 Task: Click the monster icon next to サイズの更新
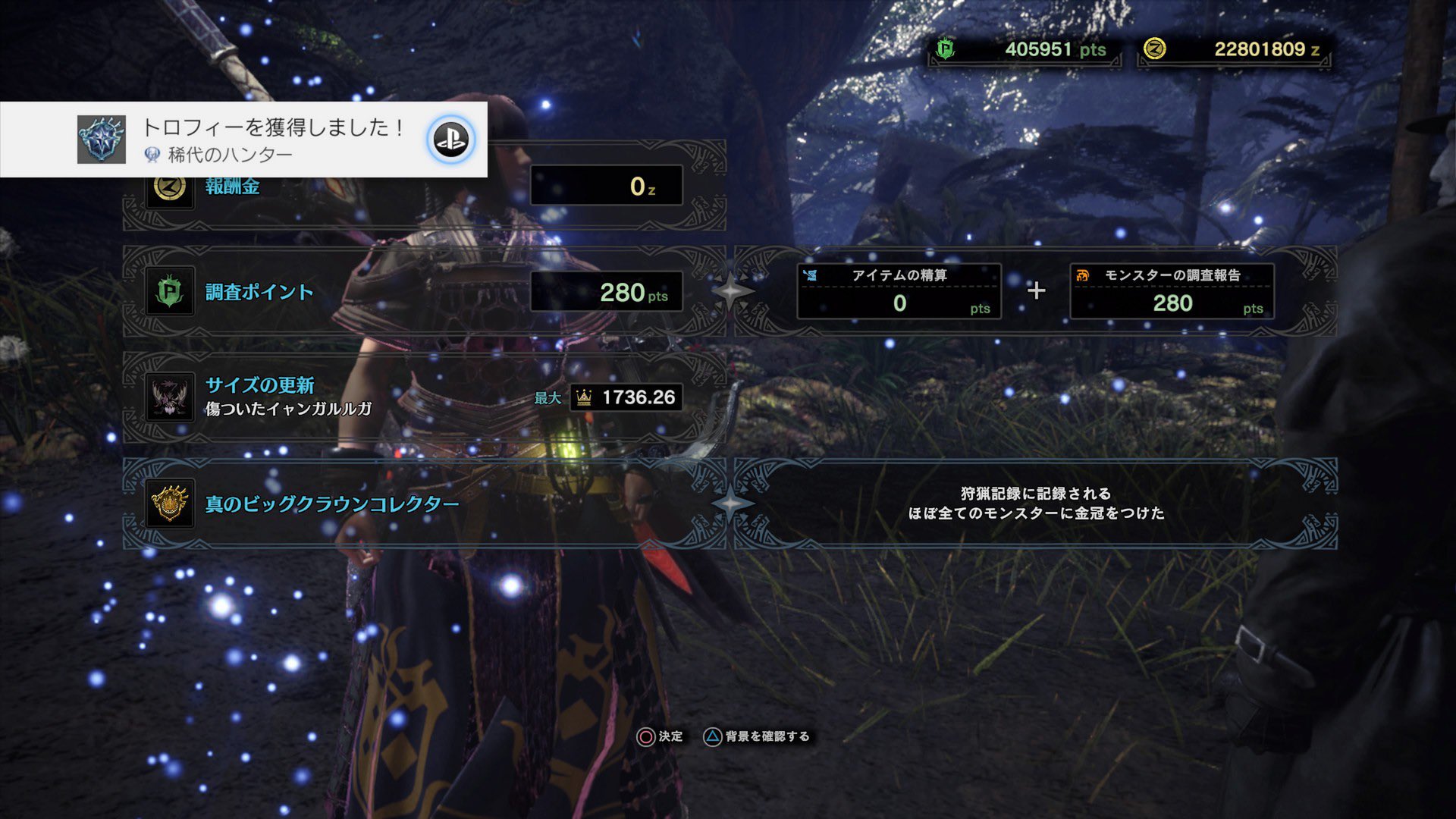point(170,396)
